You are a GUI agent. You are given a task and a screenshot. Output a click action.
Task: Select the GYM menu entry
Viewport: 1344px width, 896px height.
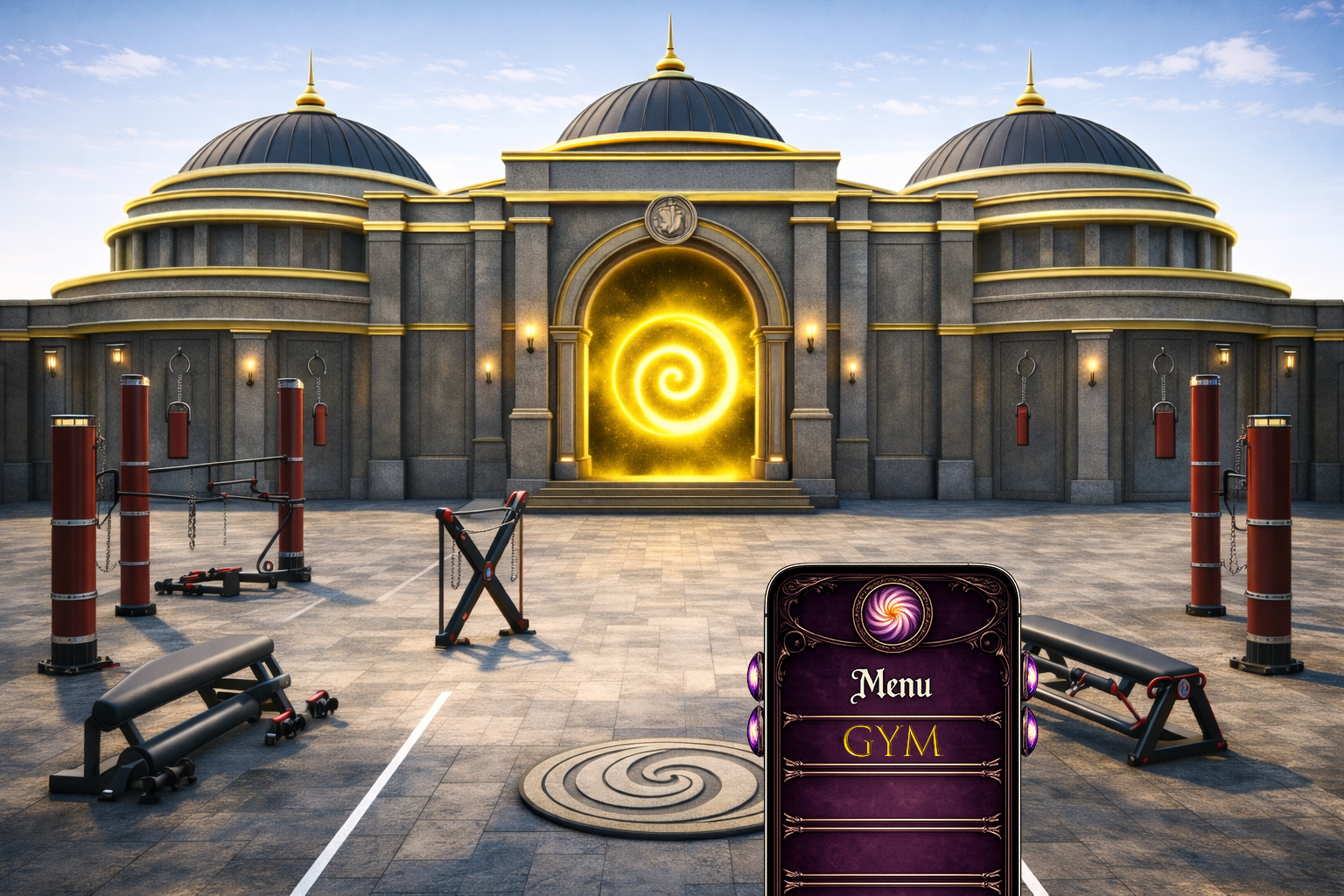[892, 742]
